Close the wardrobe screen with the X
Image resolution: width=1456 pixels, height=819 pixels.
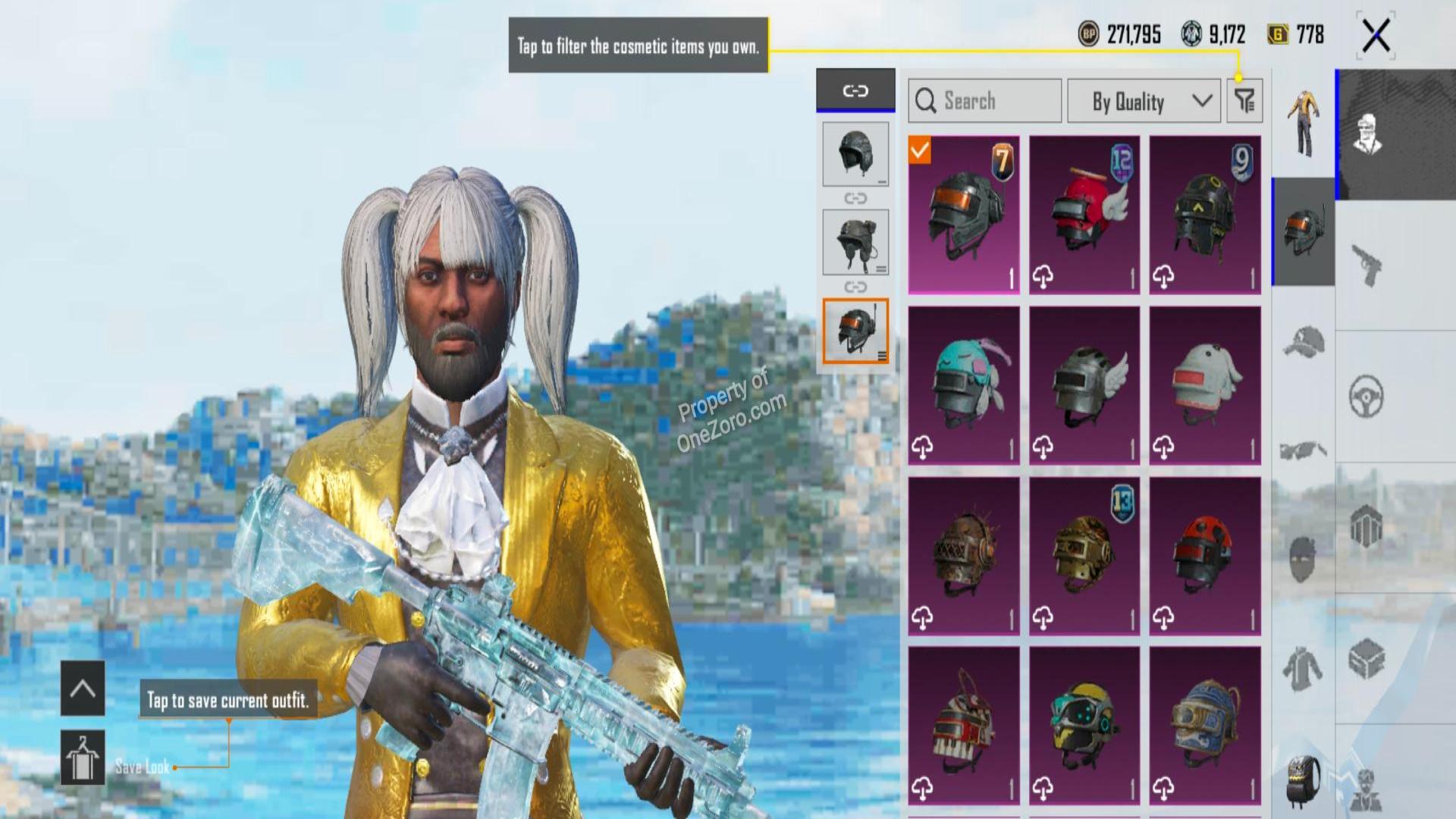coord(1376,36)
